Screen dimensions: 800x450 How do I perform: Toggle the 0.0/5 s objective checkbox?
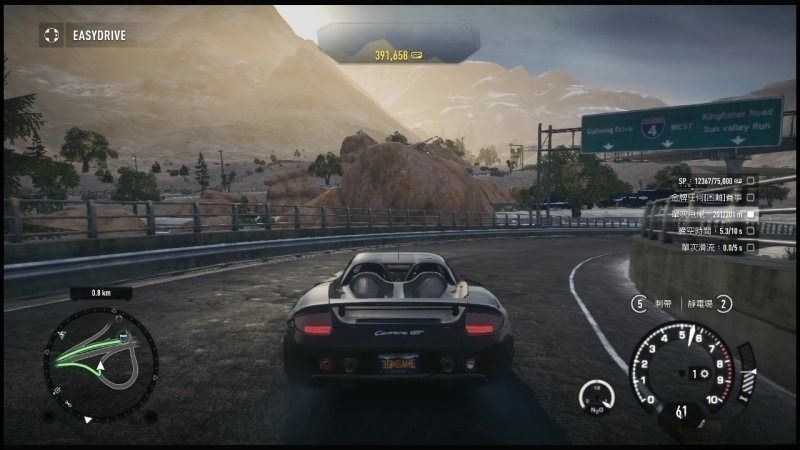coord(751,246)
